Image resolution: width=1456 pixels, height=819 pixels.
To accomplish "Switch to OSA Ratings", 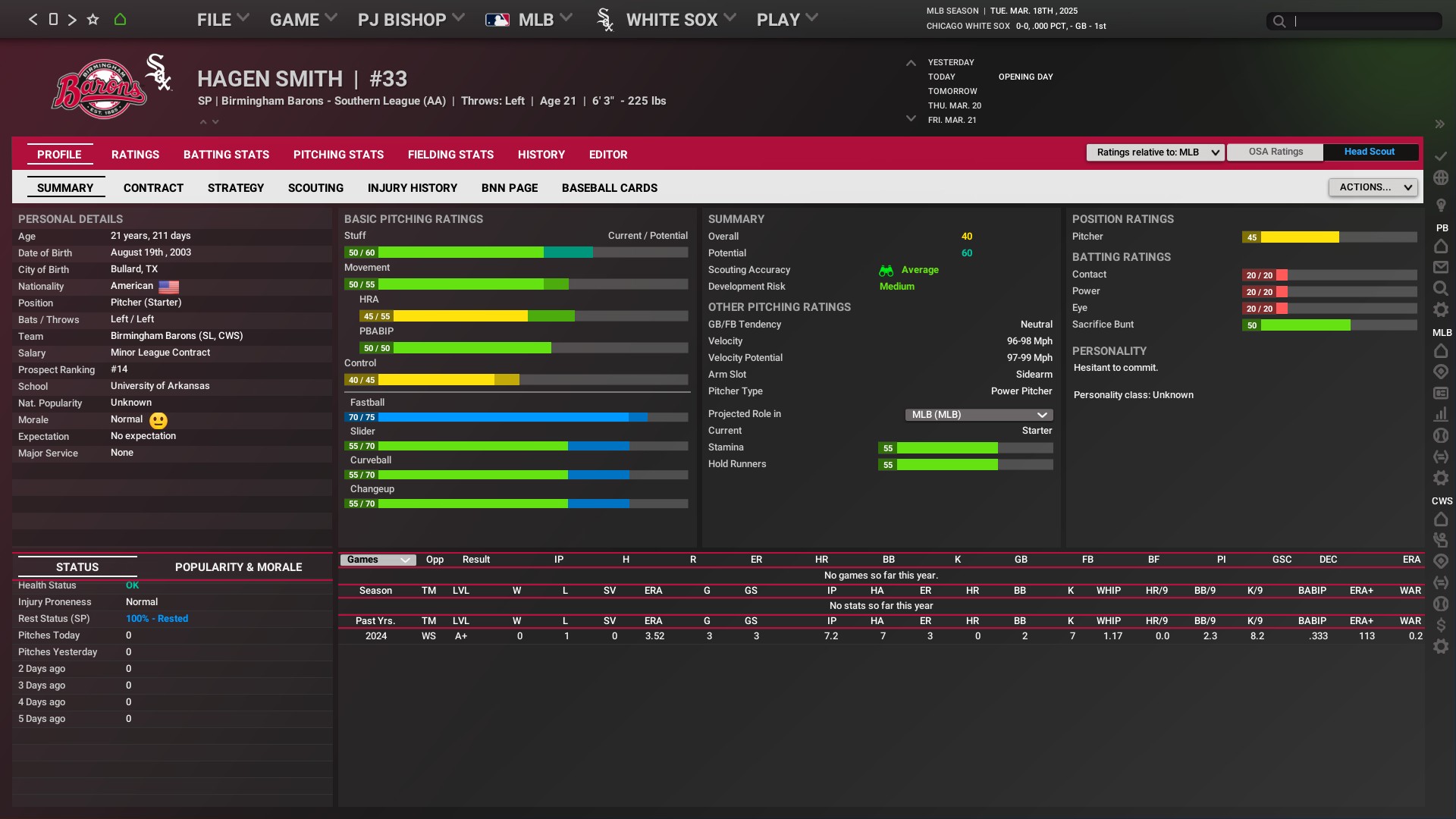I will tap(1276, 152).
